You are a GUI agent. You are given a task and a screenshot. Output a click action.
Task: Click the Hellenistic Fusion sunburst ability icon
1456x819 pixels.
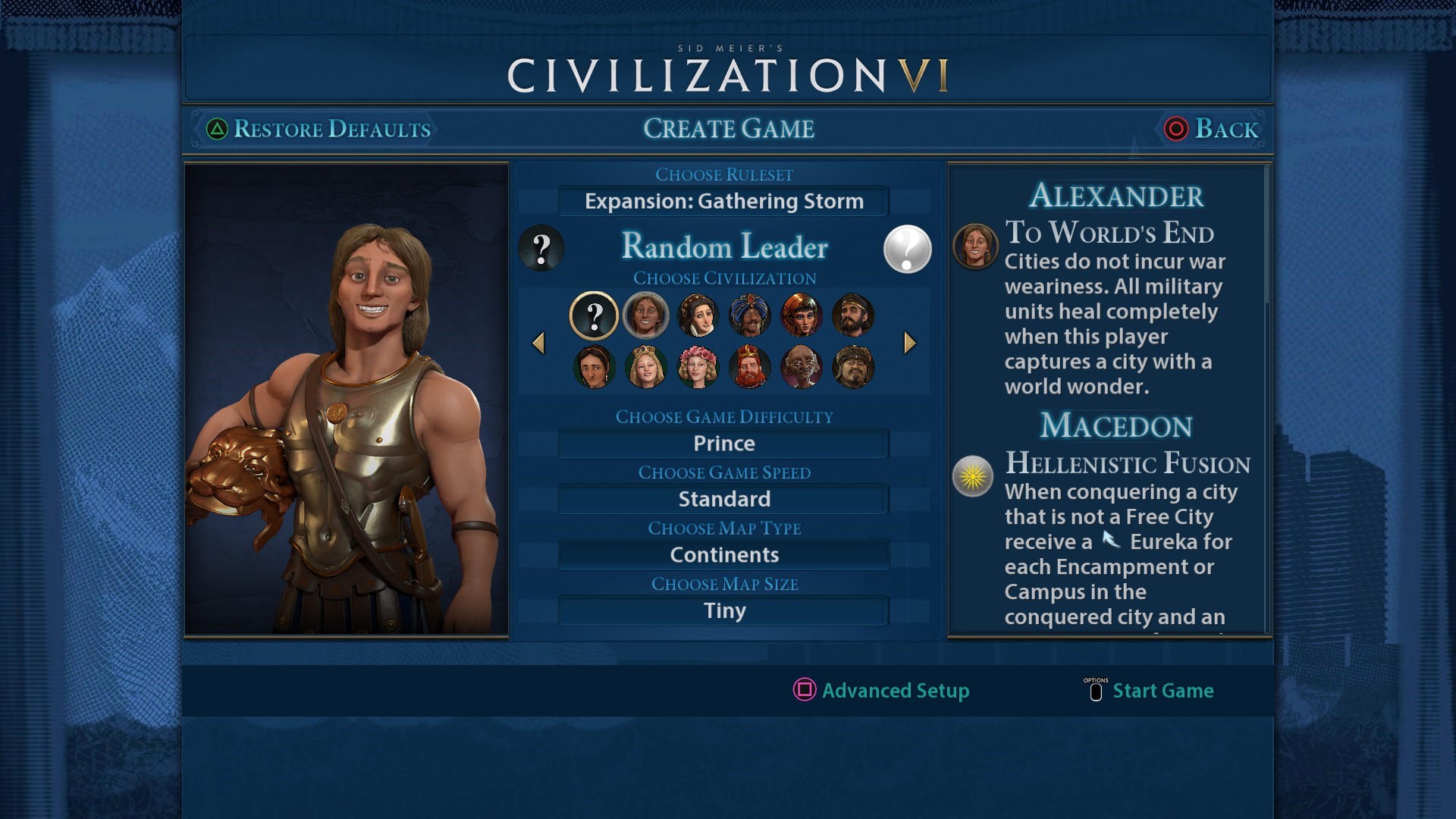pos(974,477)
